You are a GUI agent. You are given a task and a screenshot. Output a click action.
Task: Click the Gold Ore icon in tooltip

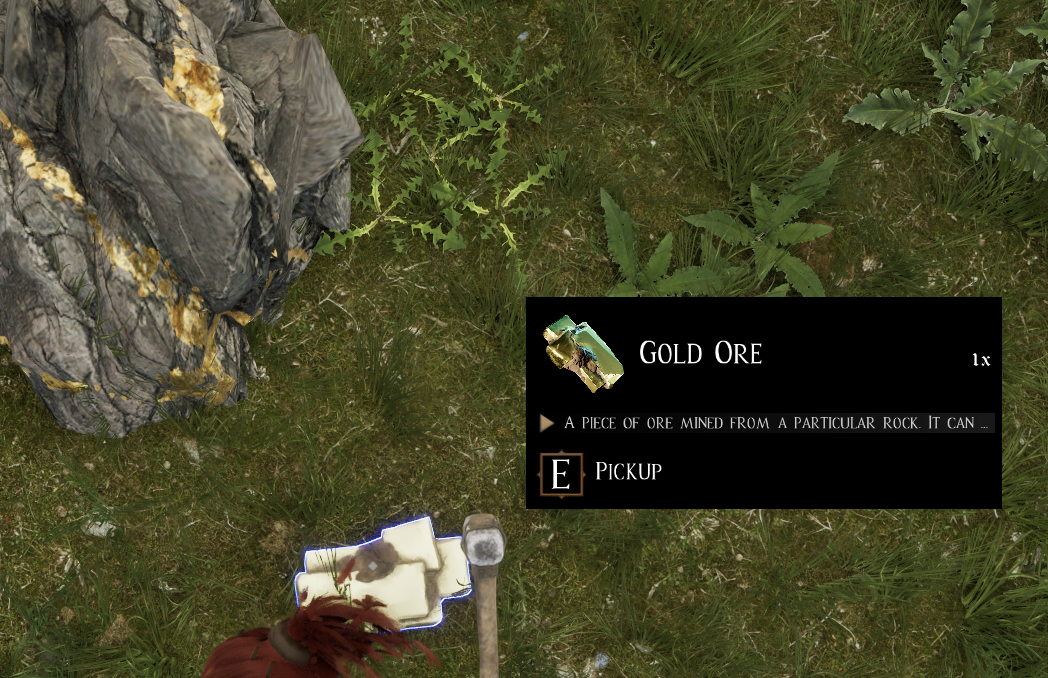pos(583,354)
